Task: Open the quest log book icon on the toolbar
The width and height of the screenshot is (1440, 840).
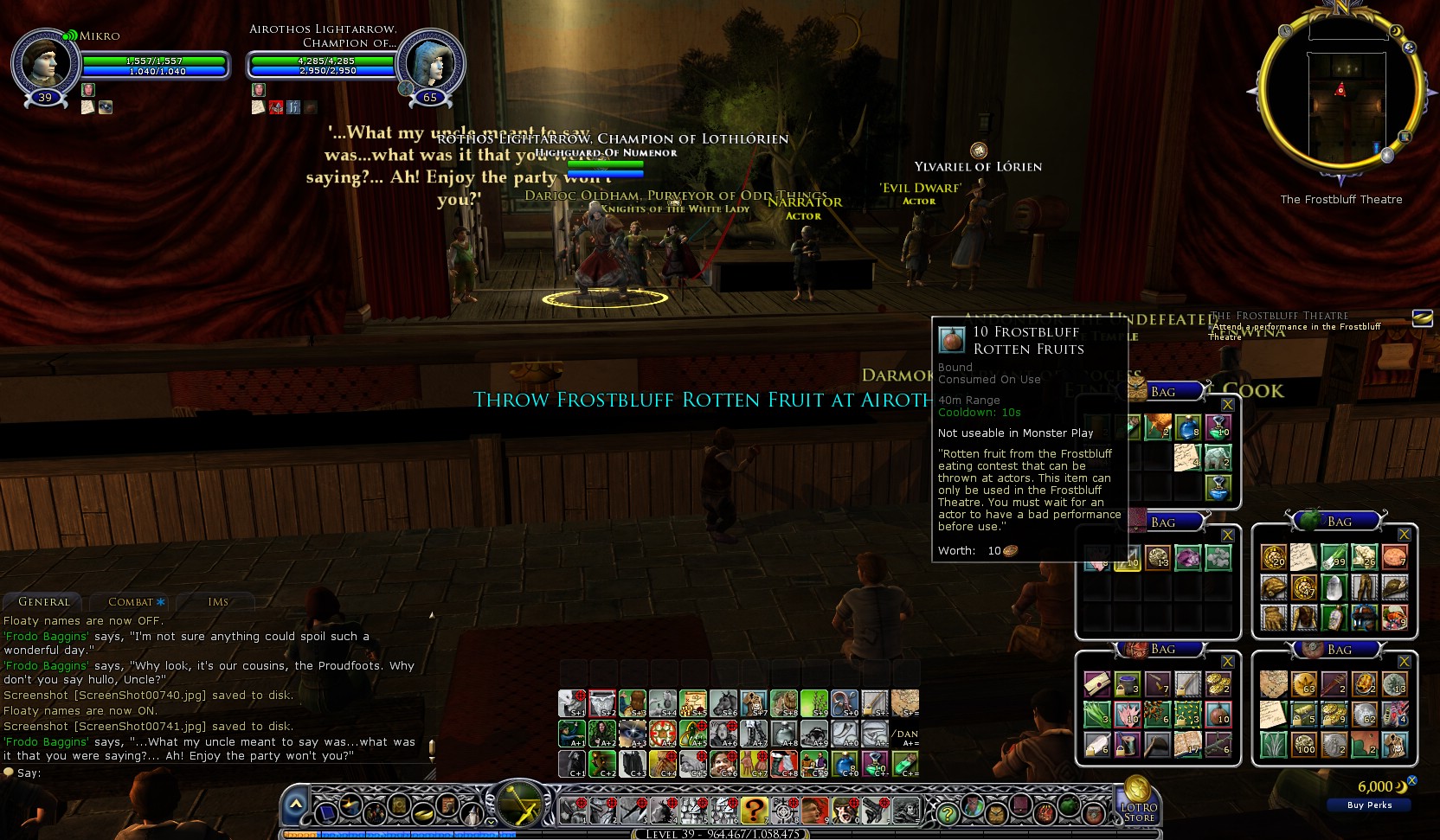Action: click(398, 807)
